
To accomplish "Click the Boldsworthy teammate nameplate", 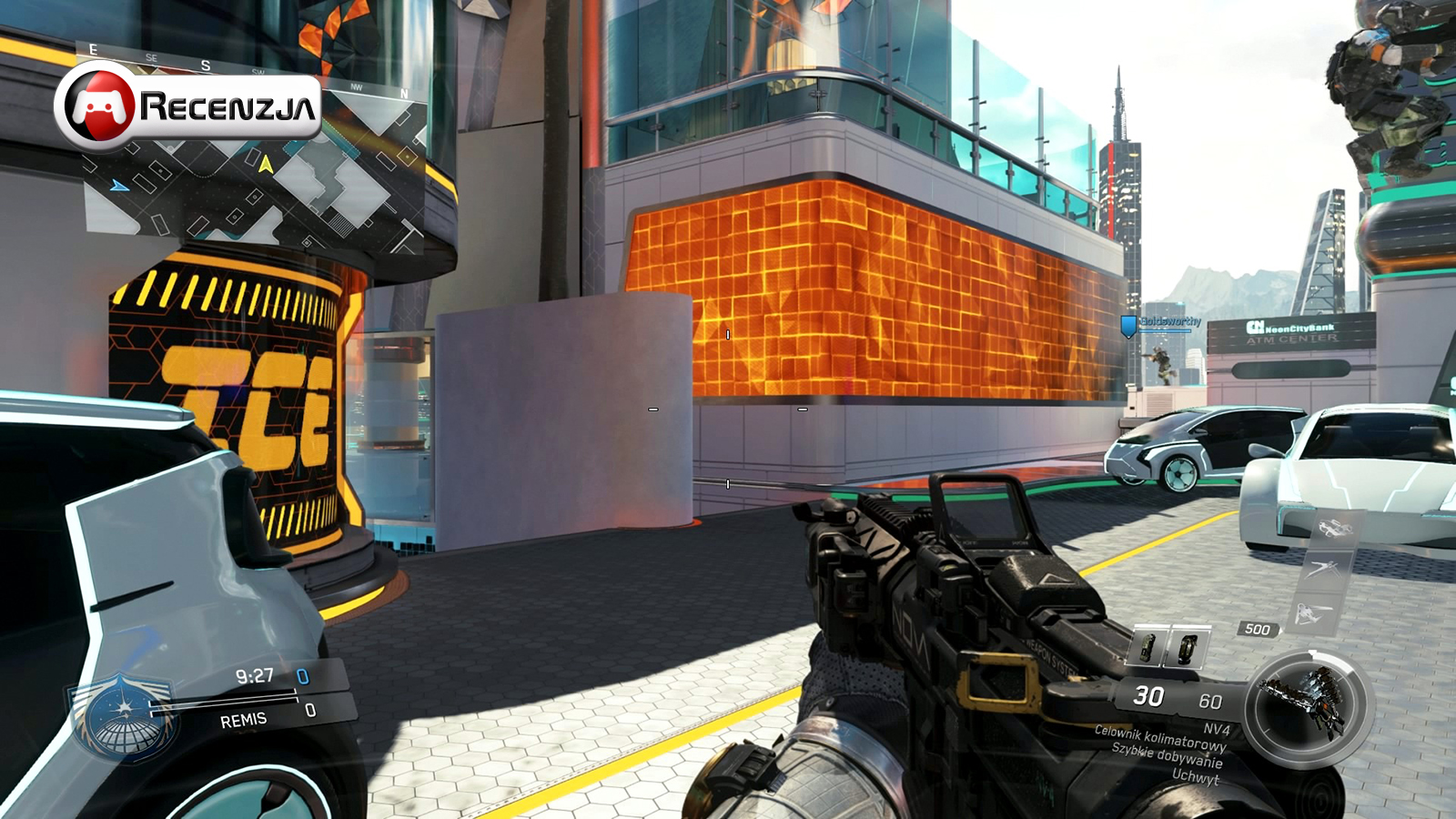I will pos(1170,322).
